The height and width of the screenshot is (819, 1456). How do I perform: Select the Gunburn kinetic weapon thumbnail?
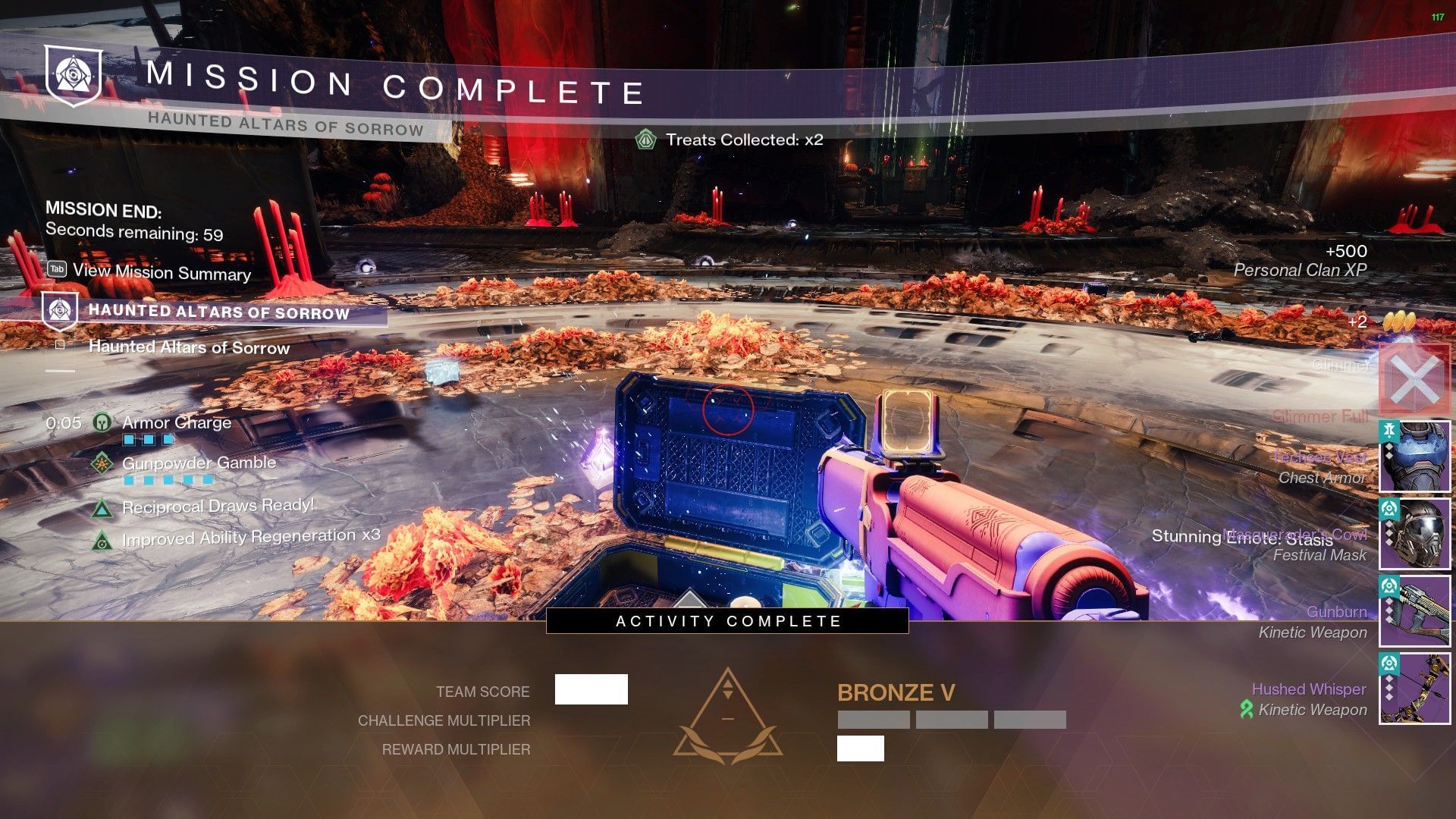tap(1414, 610)
